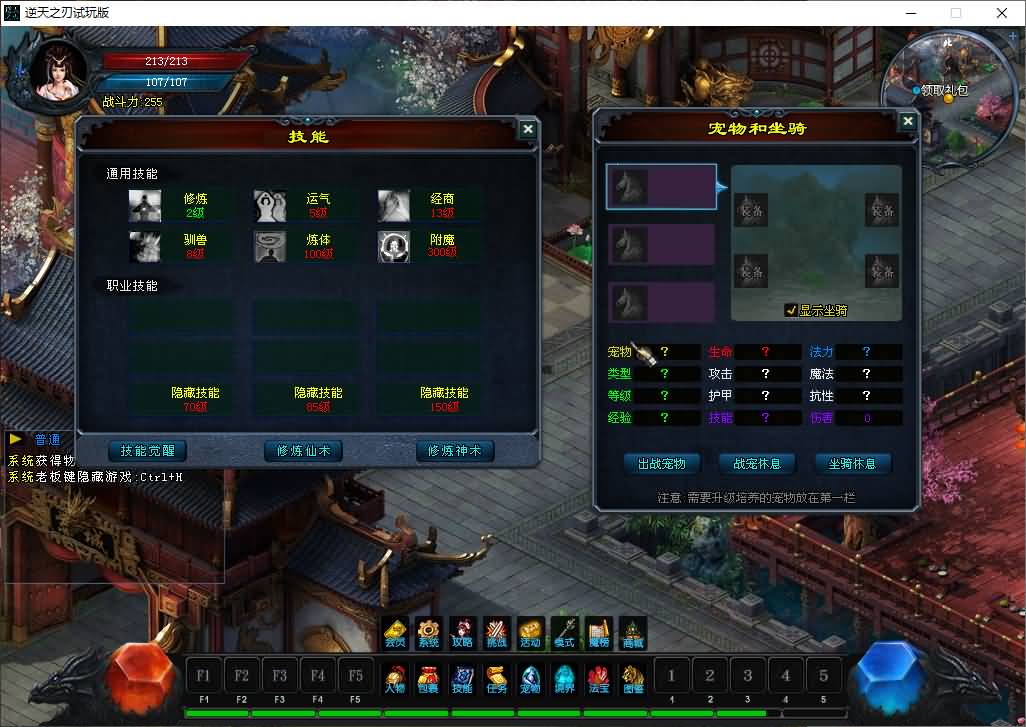This screenshot has width=1026, height=727.
Task: Toggle the 显示坐骑 checkbox
Action: 791,310
